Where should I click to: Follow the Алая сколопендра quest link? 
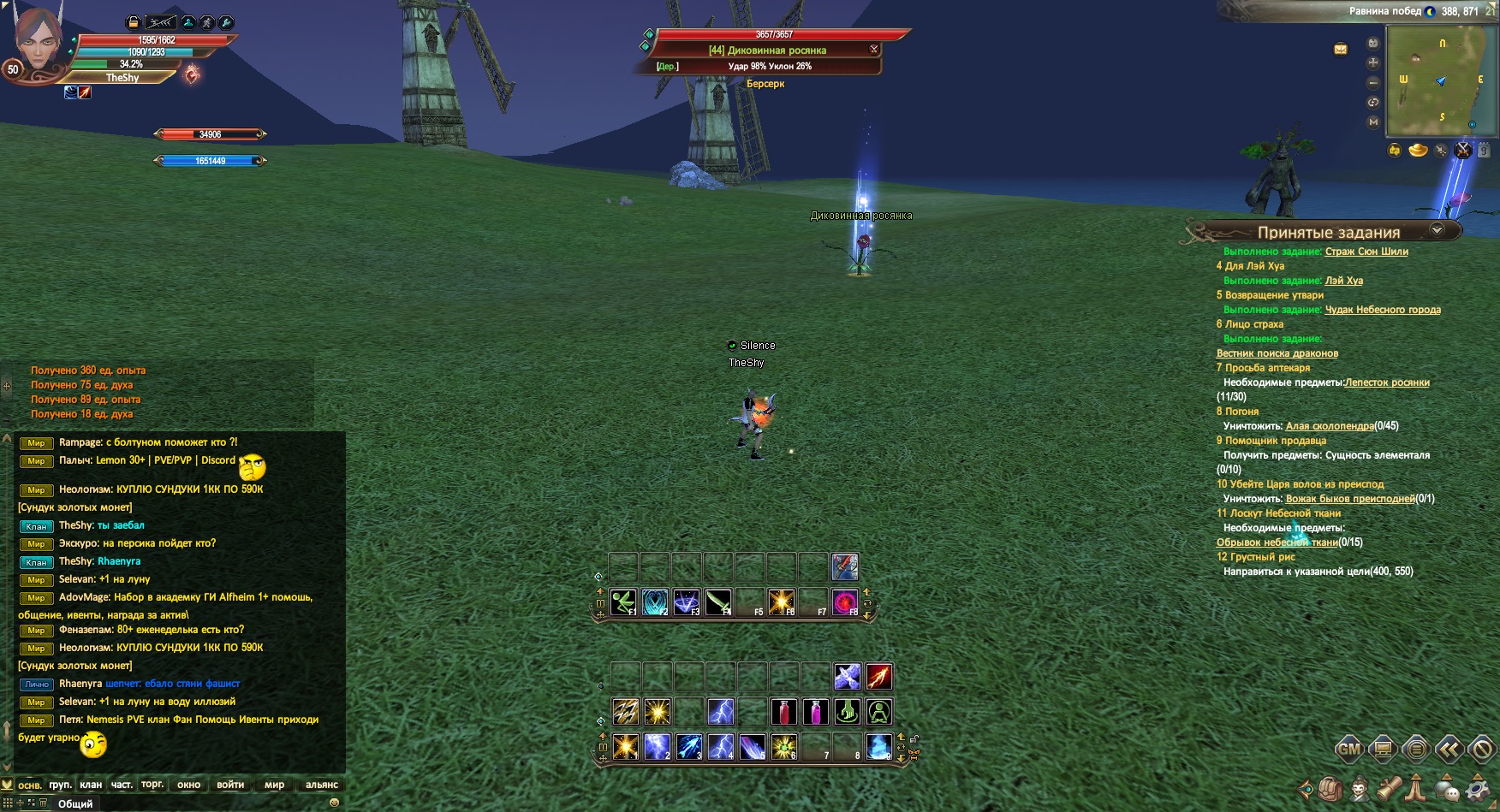(x=1330, y=426)
